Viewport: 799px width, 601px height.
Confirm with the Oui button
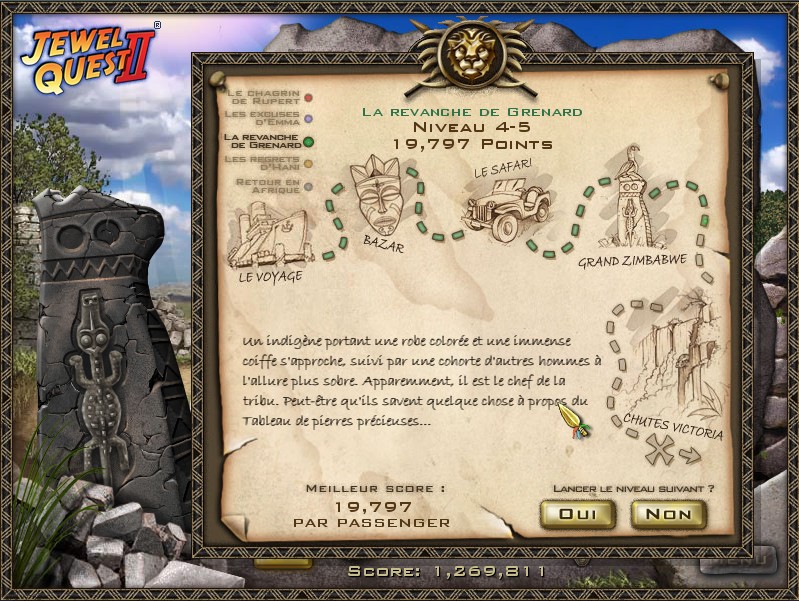click(577, 514)
